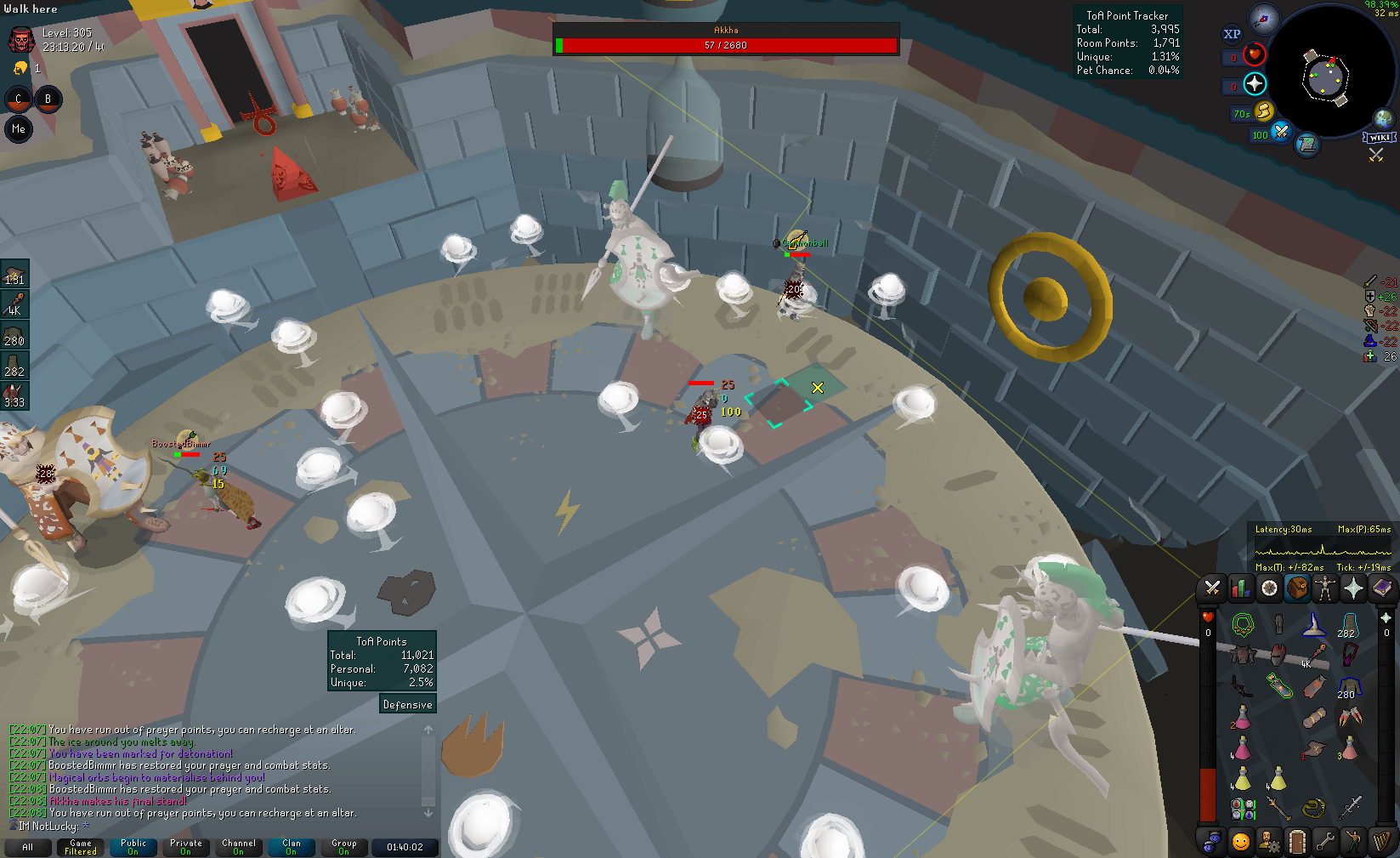
Task: Open the Combat Options tab
Action: (1212, 588)
